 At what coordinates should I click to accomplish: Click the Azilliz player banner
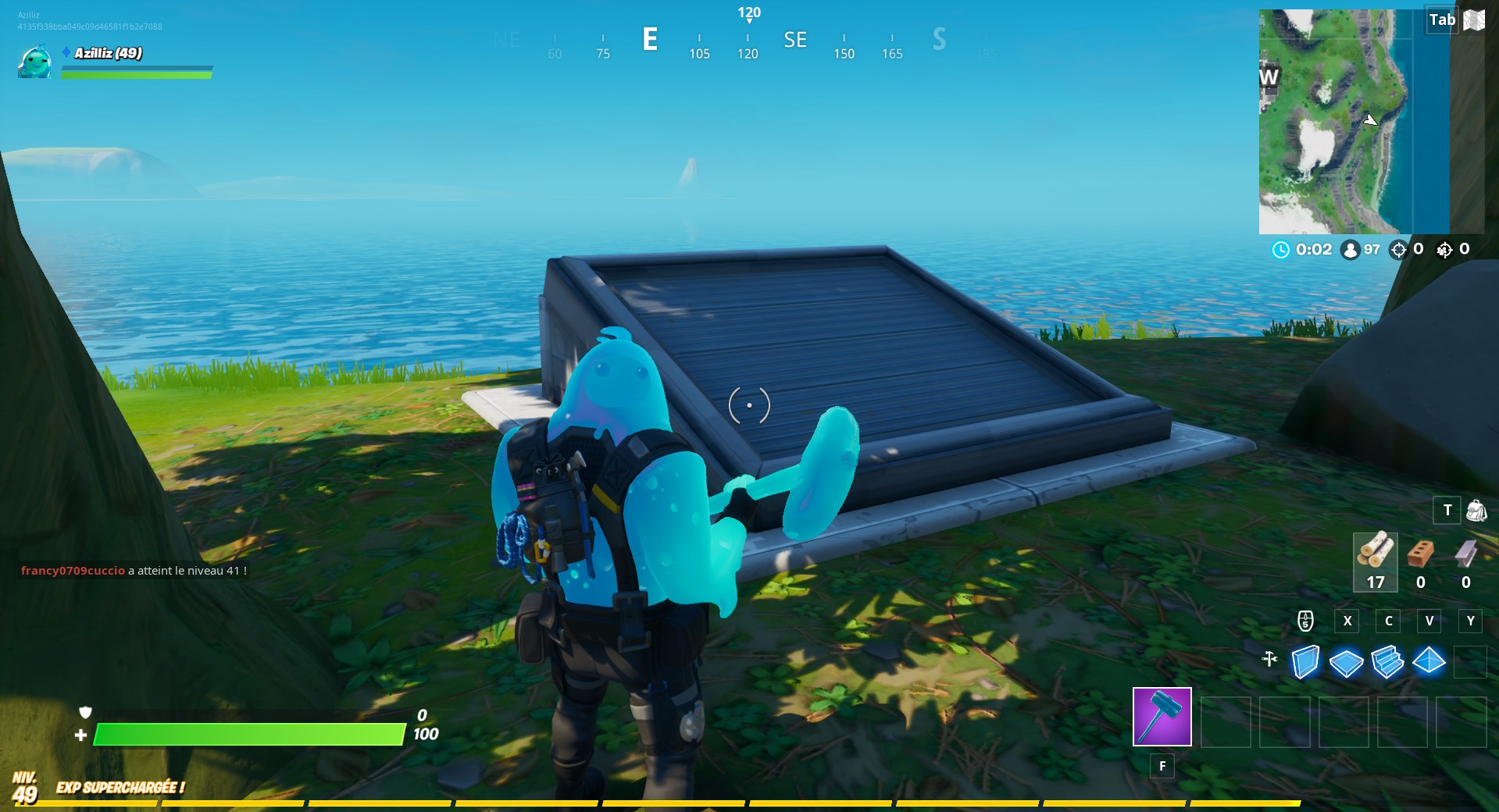click(105, 55)
